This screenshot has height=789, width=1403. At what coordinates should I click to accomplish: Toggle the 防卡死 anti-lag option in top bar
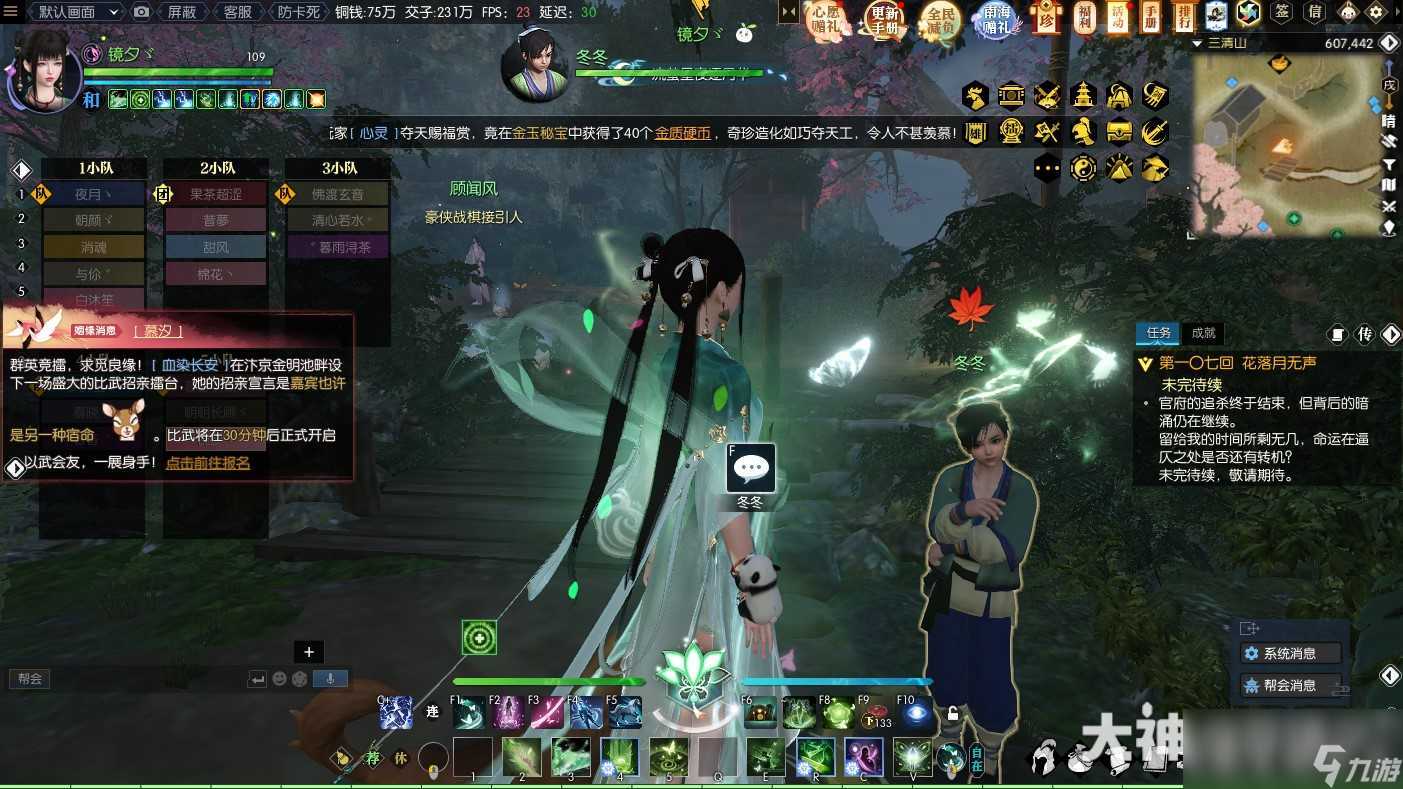(299, 12)
